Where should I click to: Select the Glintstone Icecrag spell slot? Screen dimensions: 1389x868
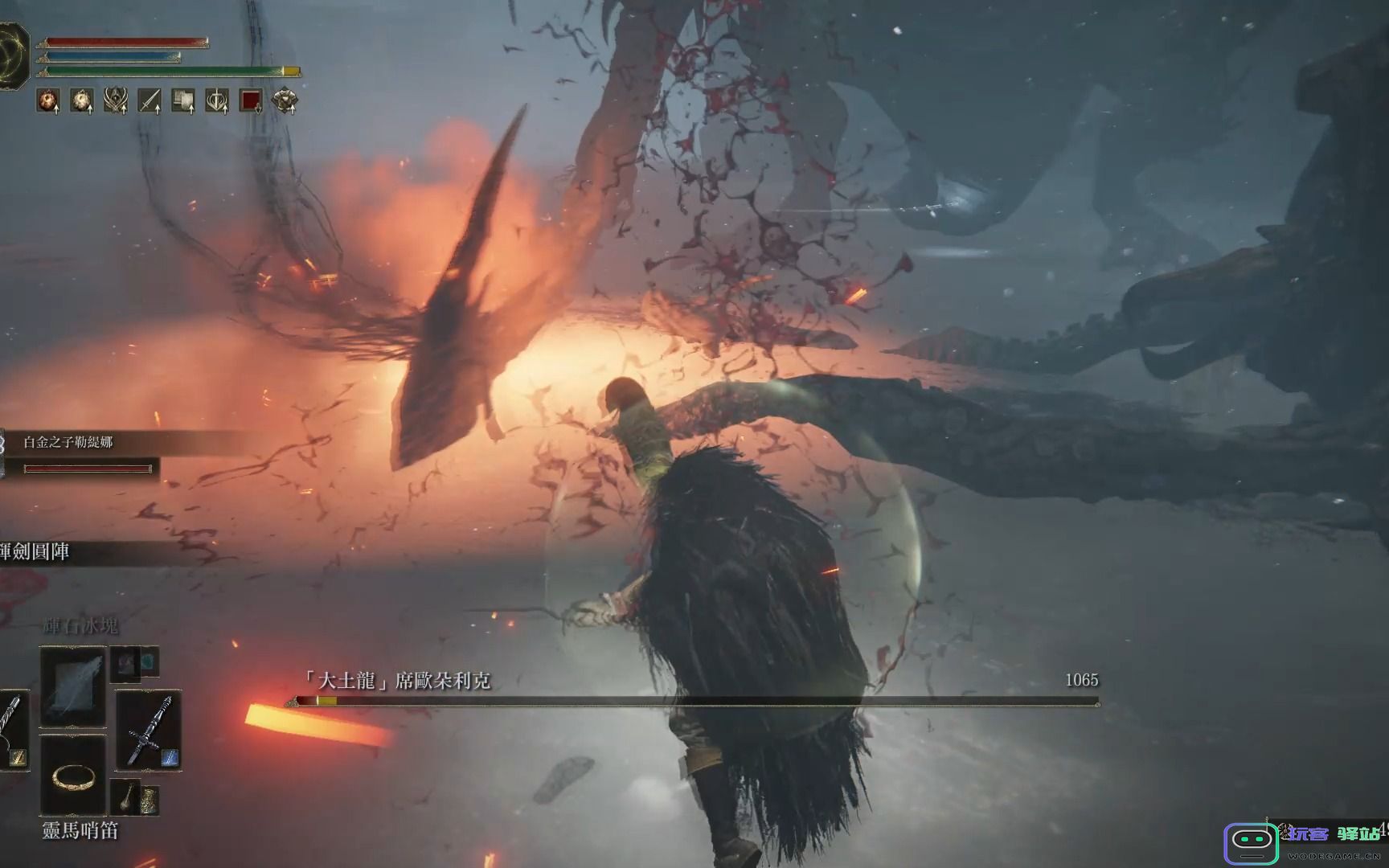73,686
